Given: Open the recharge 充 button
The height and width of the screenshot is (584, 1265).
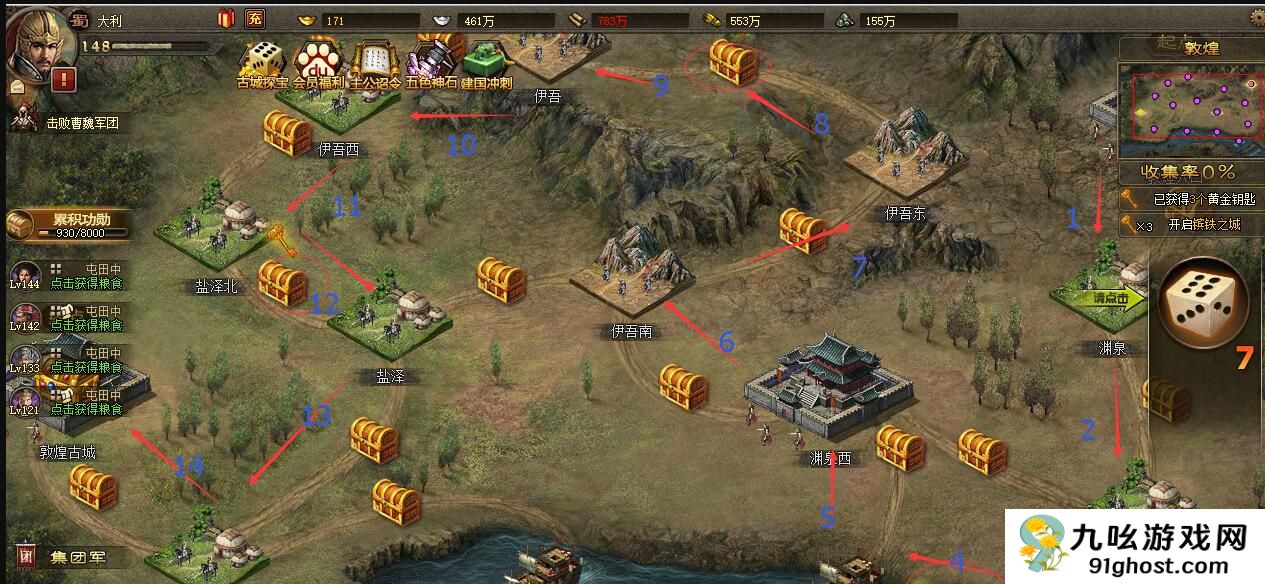Looking at the screenshot, I should 255,18.
